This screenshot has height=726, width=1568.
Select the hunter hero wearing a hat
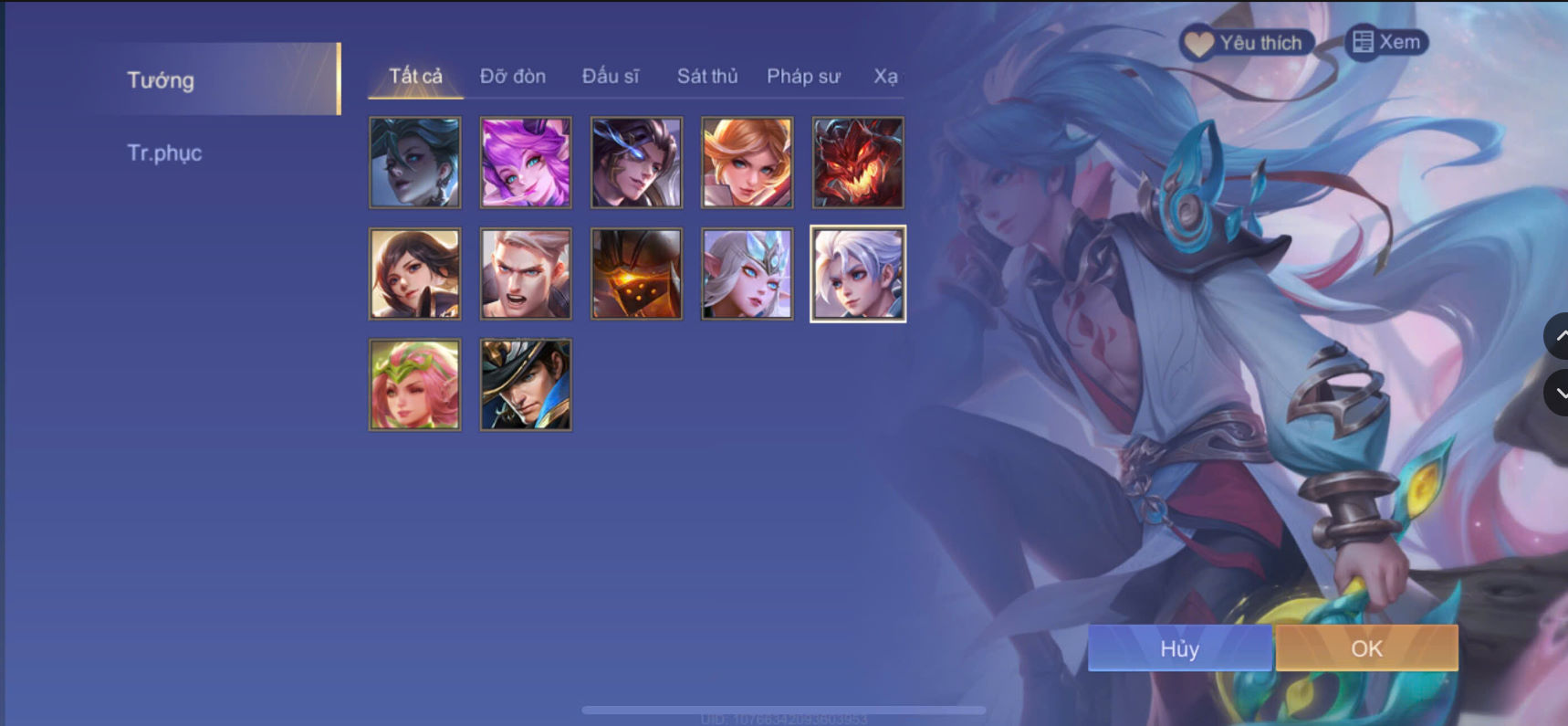(526, 384)
